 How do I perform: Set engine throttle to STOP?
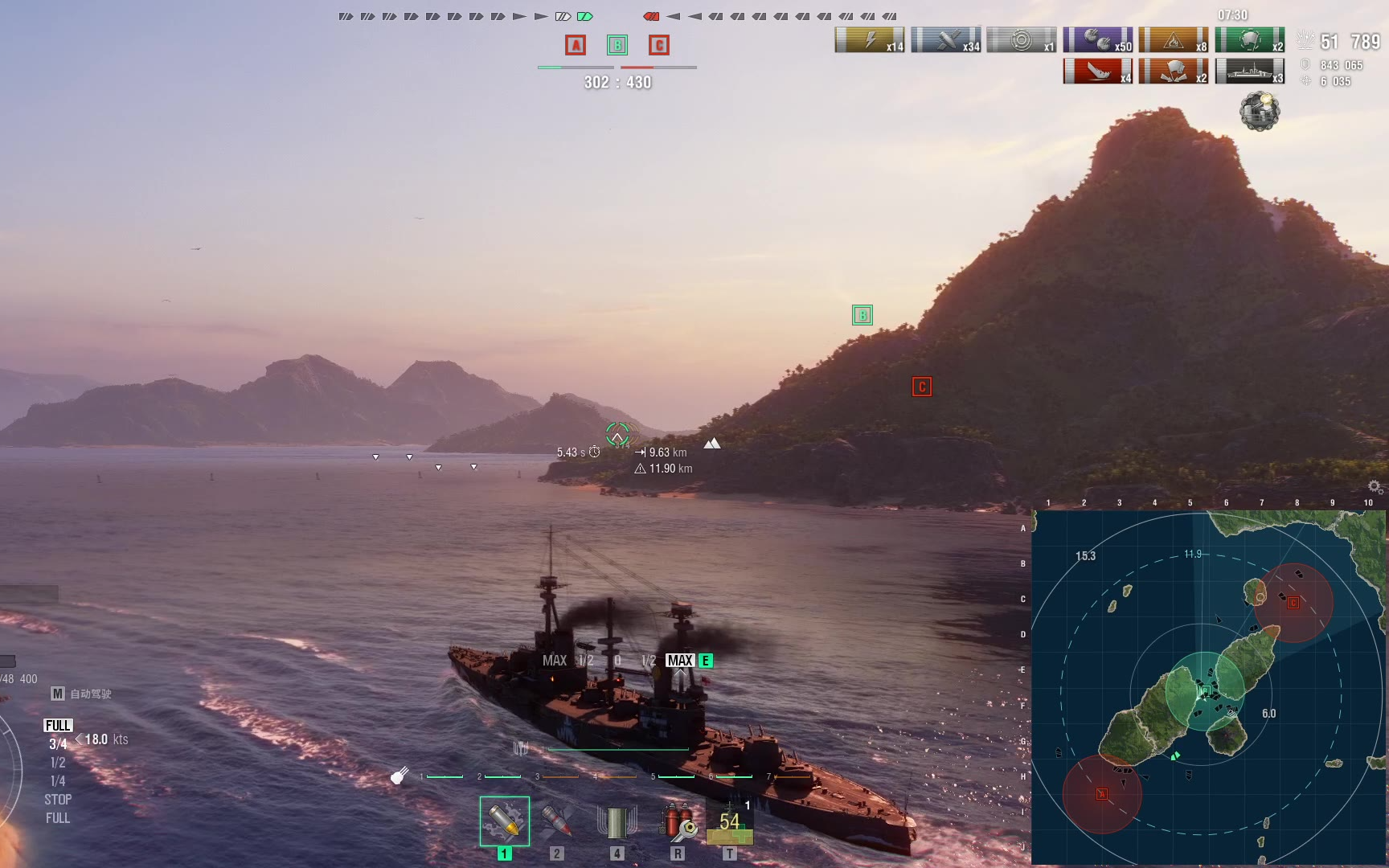coord(58,800)
